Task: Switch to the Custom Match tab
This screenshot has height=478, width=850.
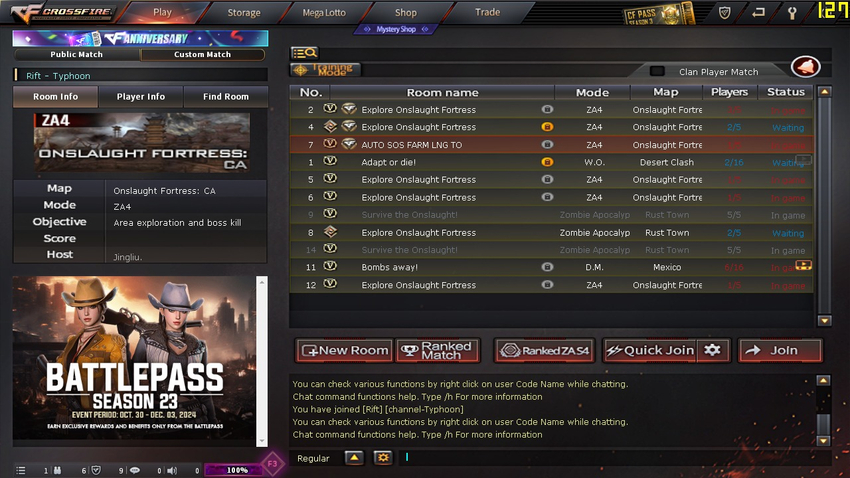Action: 203,55
